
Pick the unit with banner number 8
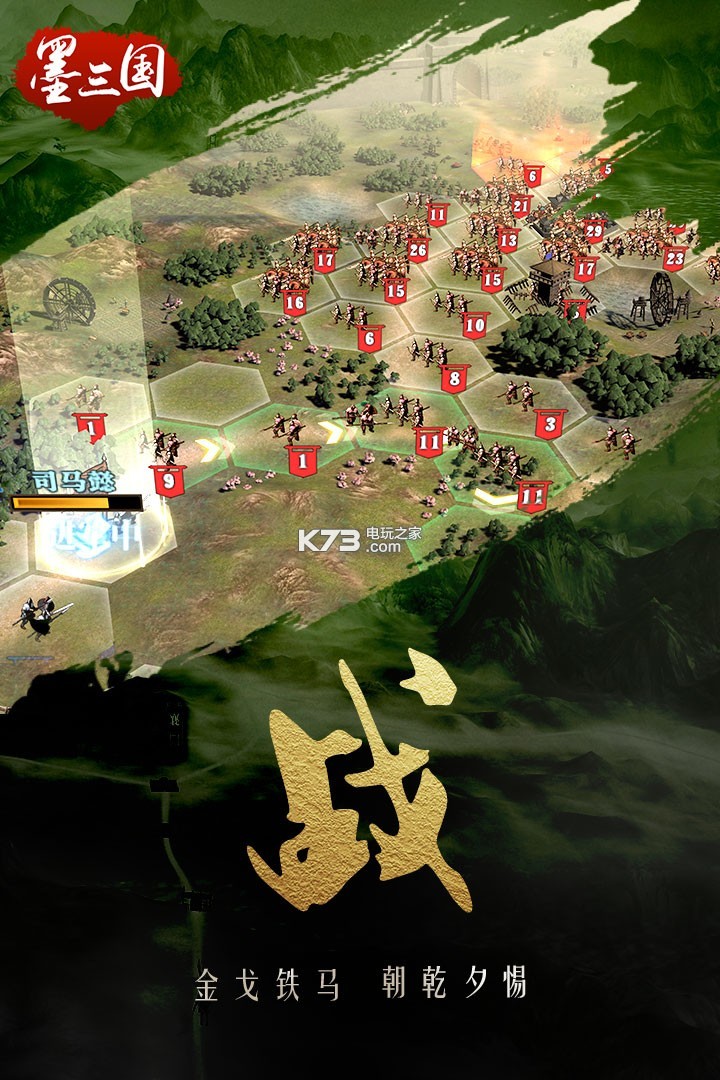pos(454,378)
